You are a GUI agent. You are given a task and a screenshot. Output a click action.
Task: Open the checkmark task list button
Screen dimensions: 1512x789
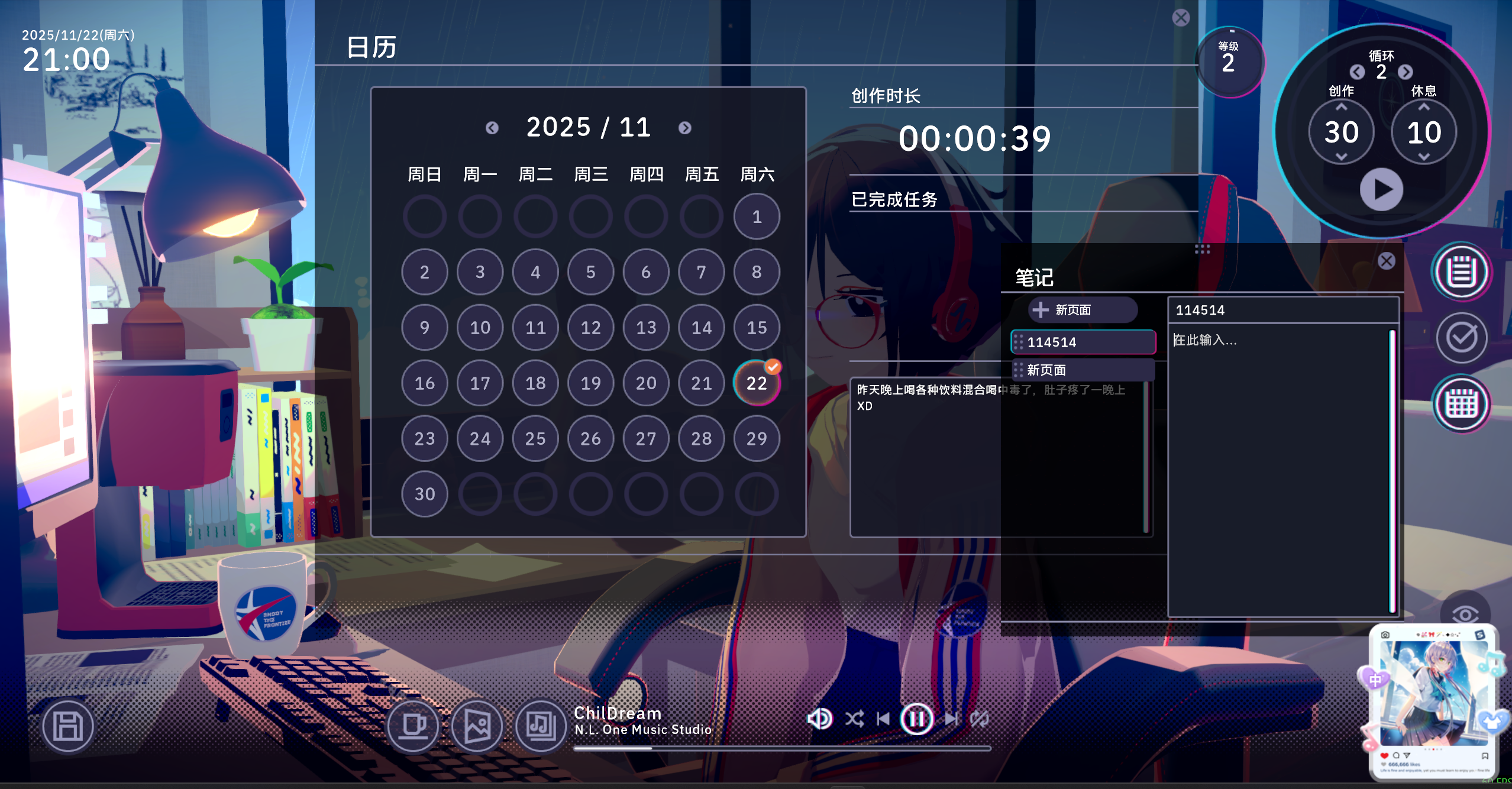tap(1461, 338)
